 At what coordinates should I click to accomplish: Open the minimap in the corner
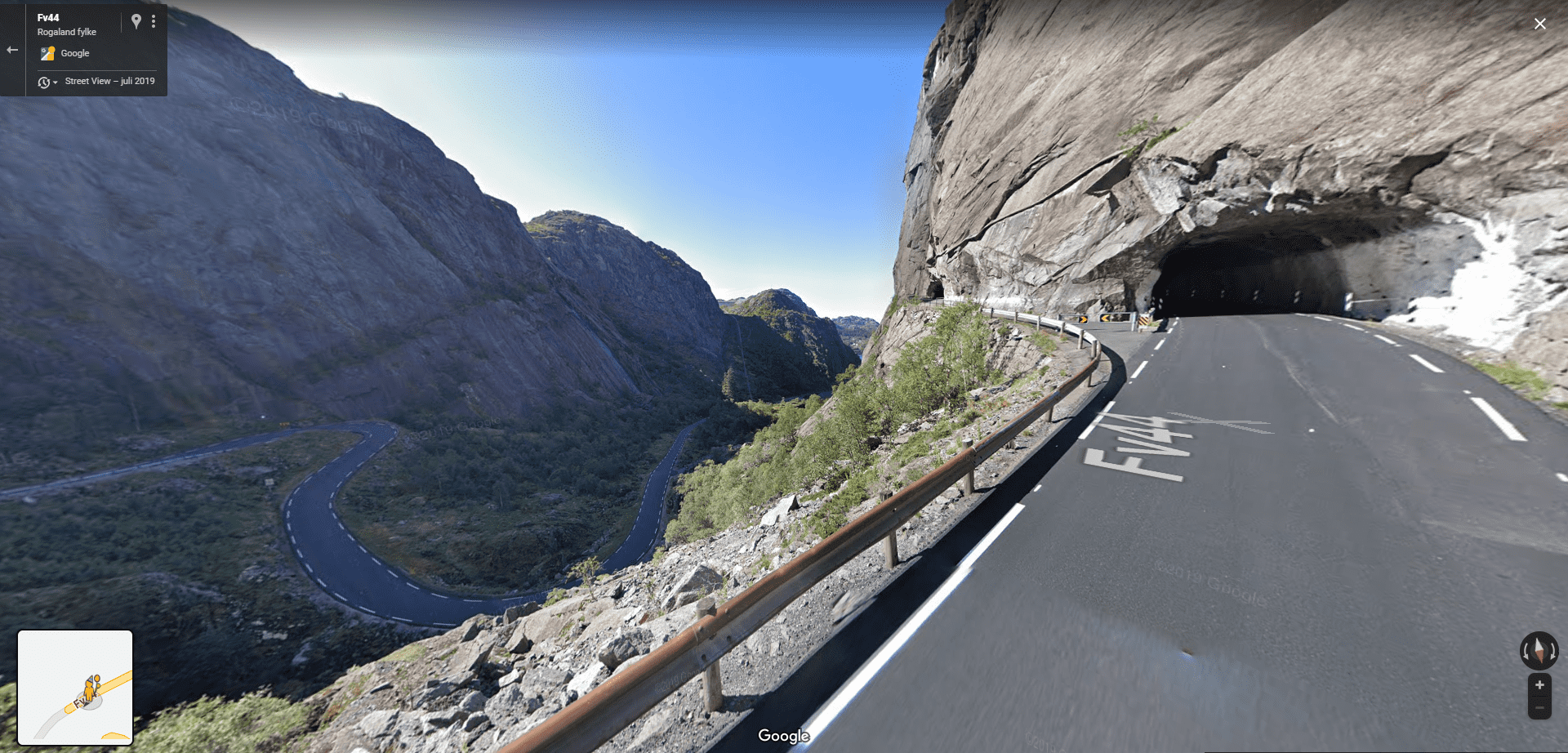tap(75, 687)
